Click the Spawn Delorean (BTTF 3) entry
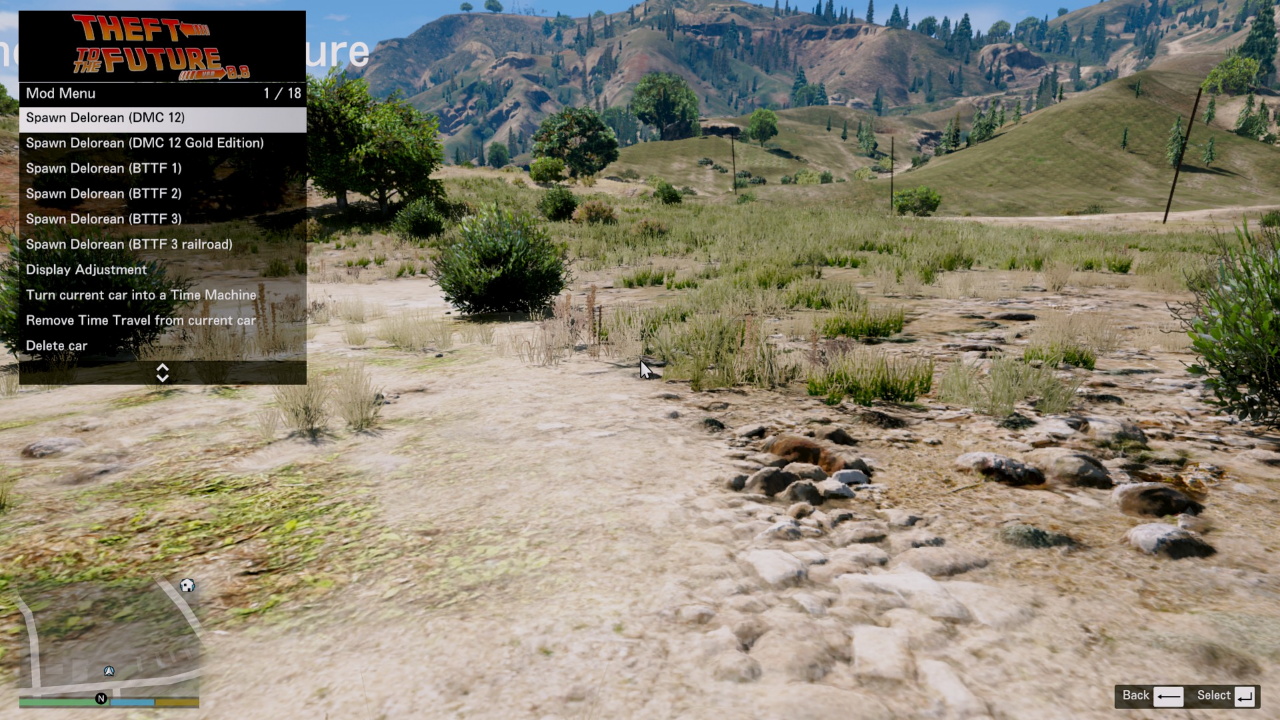This screenshot has width=1280, height=720. coord(162,219)
